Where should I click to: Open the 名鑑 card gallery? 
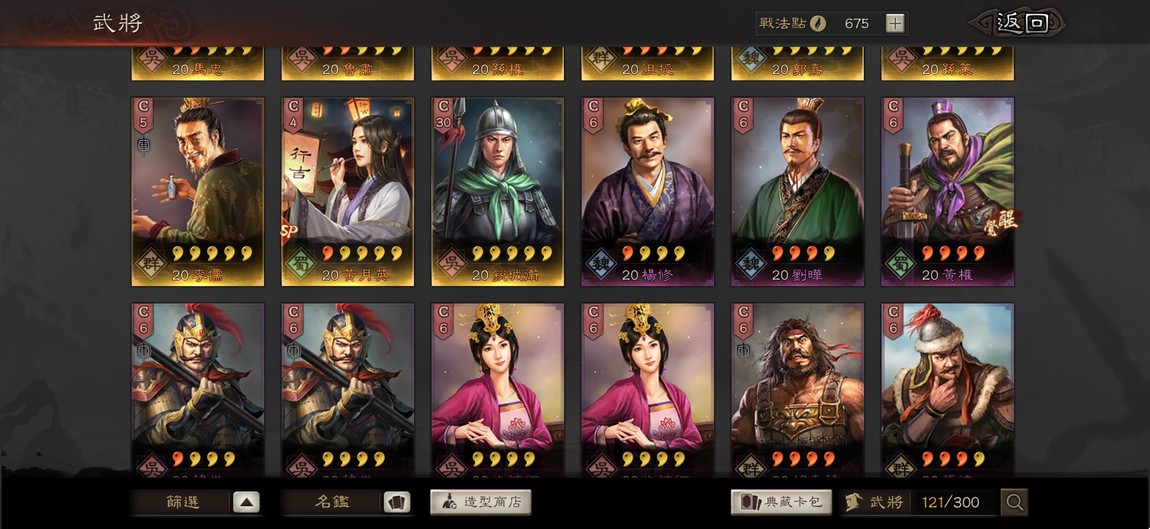coord(347,502)
